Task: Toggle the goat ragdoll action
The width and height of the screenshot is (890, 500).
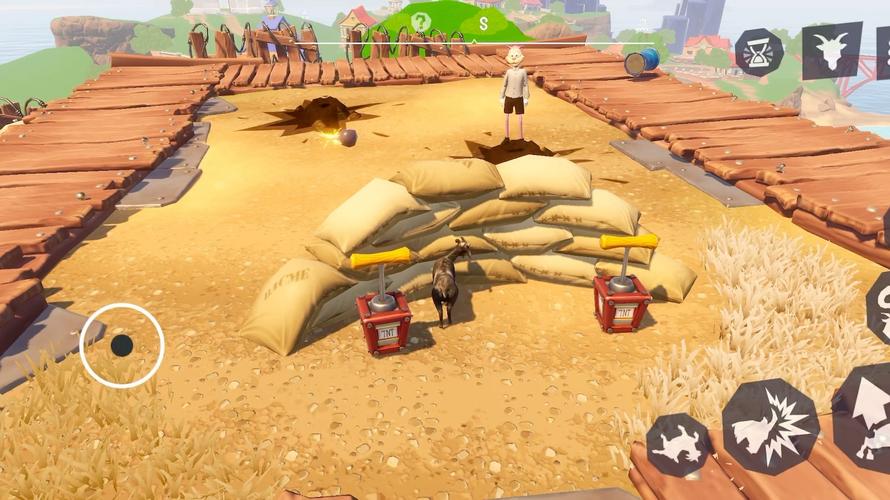Action: point(678,445)
